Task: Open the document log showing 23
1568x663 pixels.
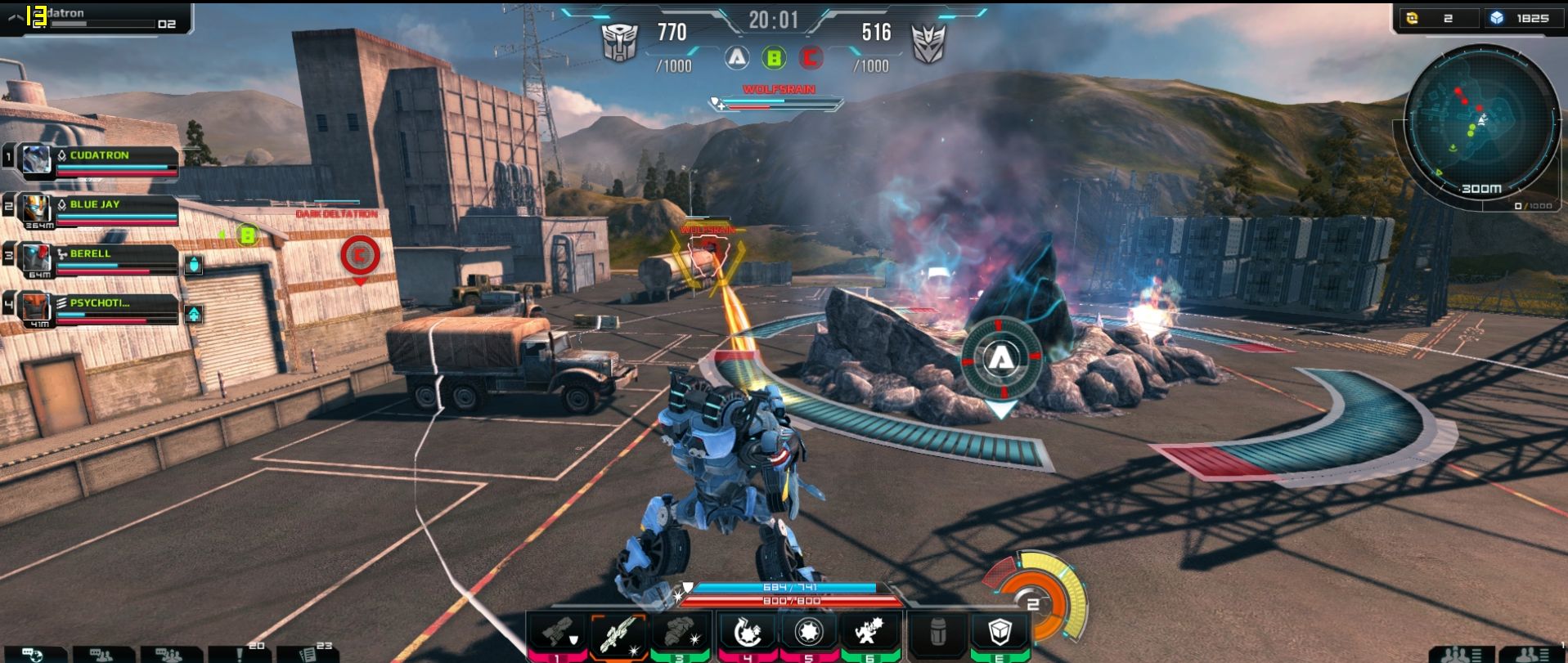Action: pyautogui.click(x=308, y=655)
